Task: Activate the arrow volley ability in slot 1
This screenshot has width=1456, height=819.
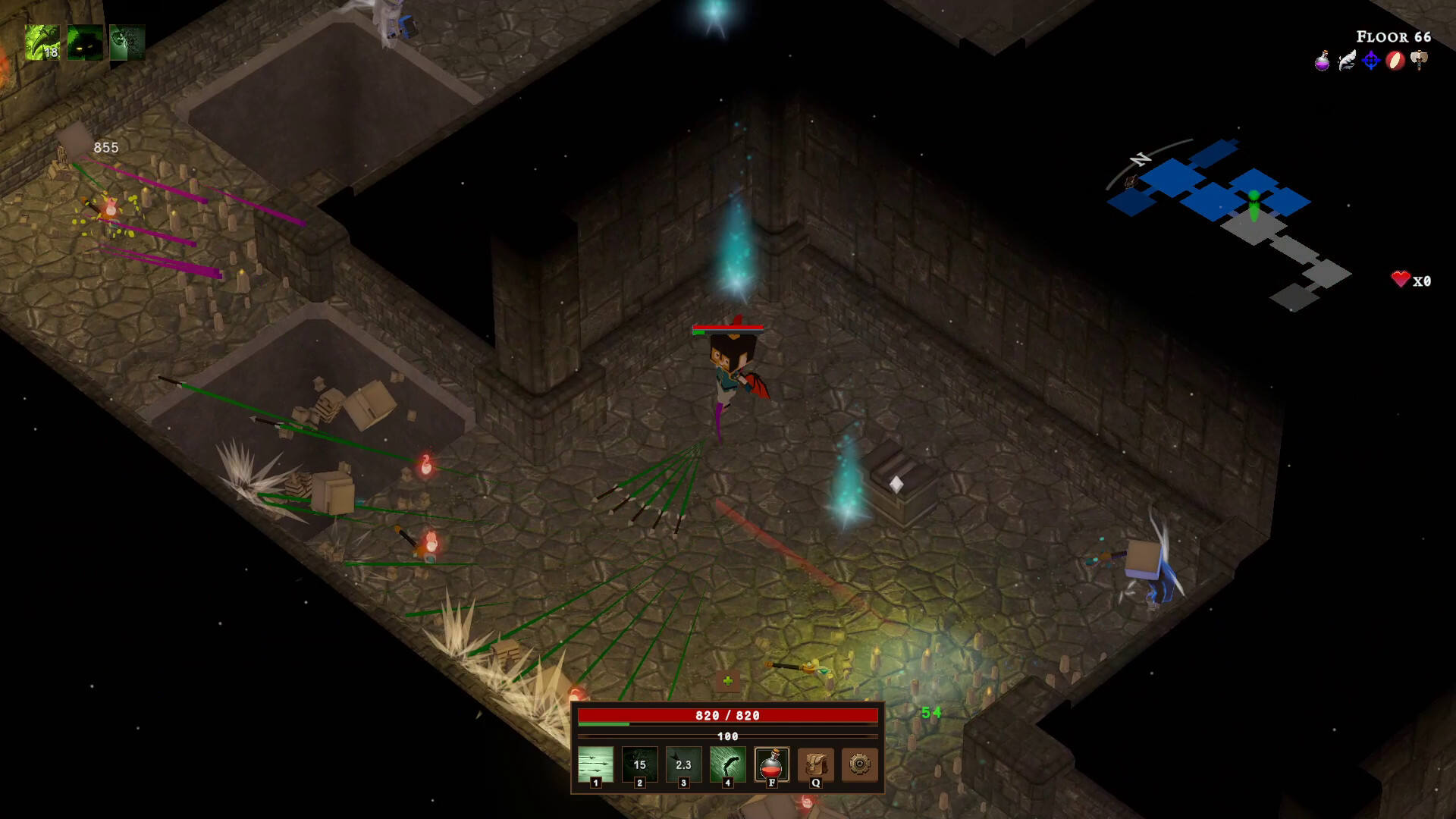Action: click(x=595, y=764)
